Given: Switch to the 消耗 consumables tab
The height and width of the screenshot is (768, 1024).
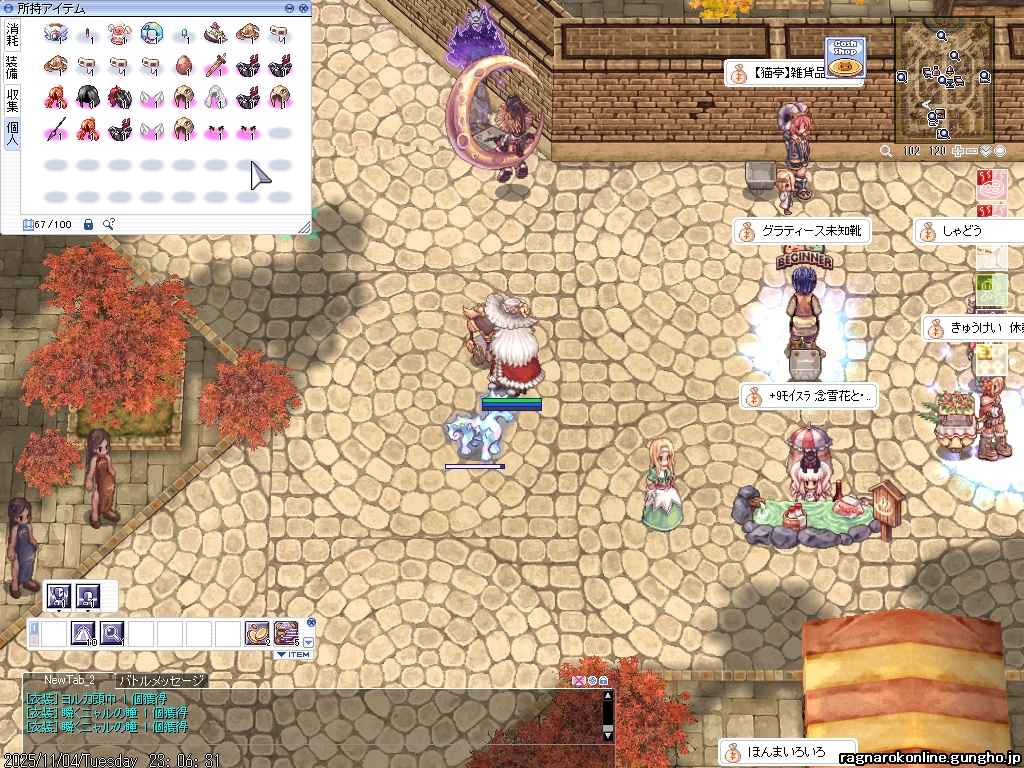Looking at the screenshot, I should [x=12, y=35].
